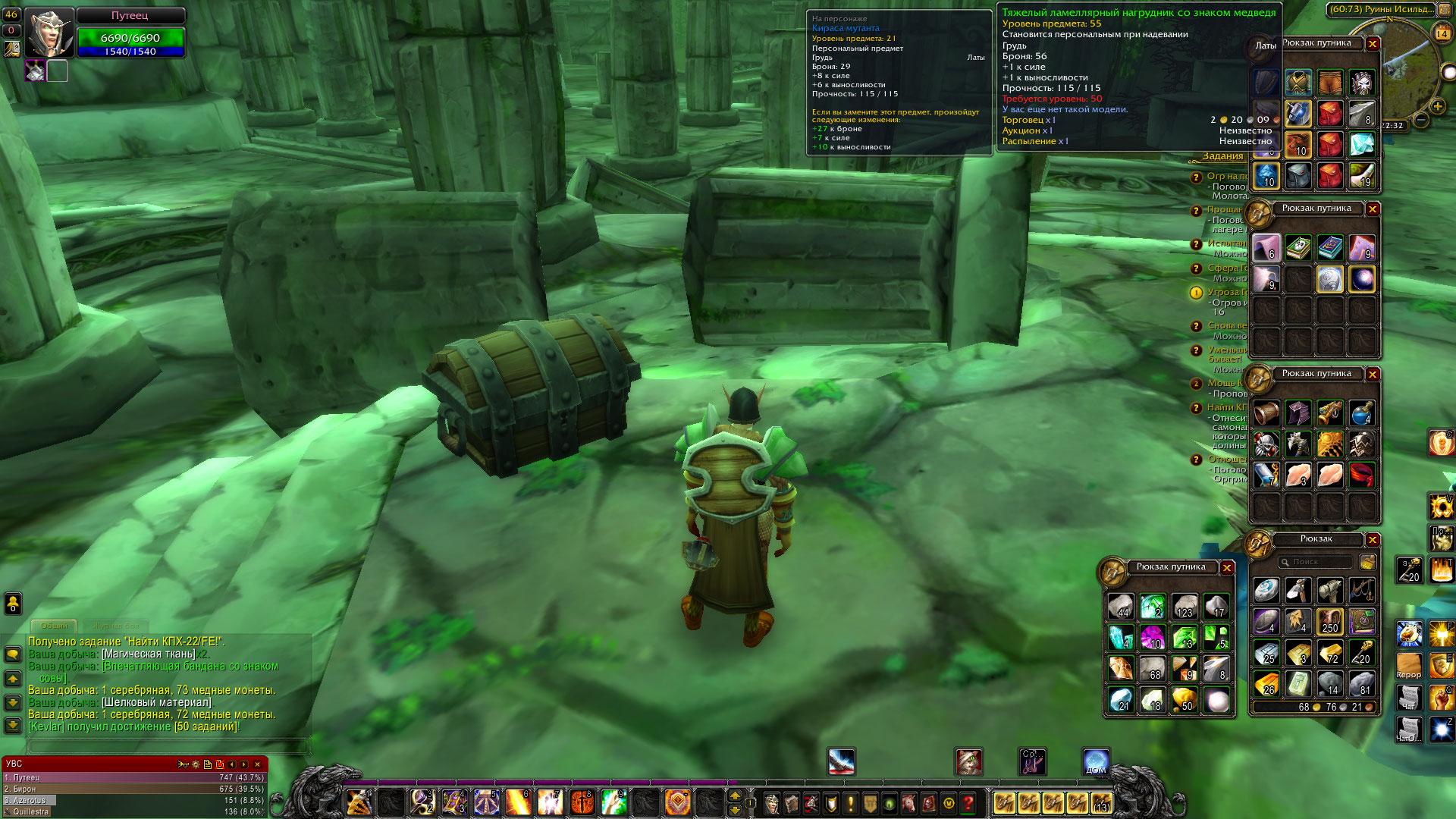The image size is (1456, 819).
Task: Open the Общий chat tab
Action: tap(54, 626)
